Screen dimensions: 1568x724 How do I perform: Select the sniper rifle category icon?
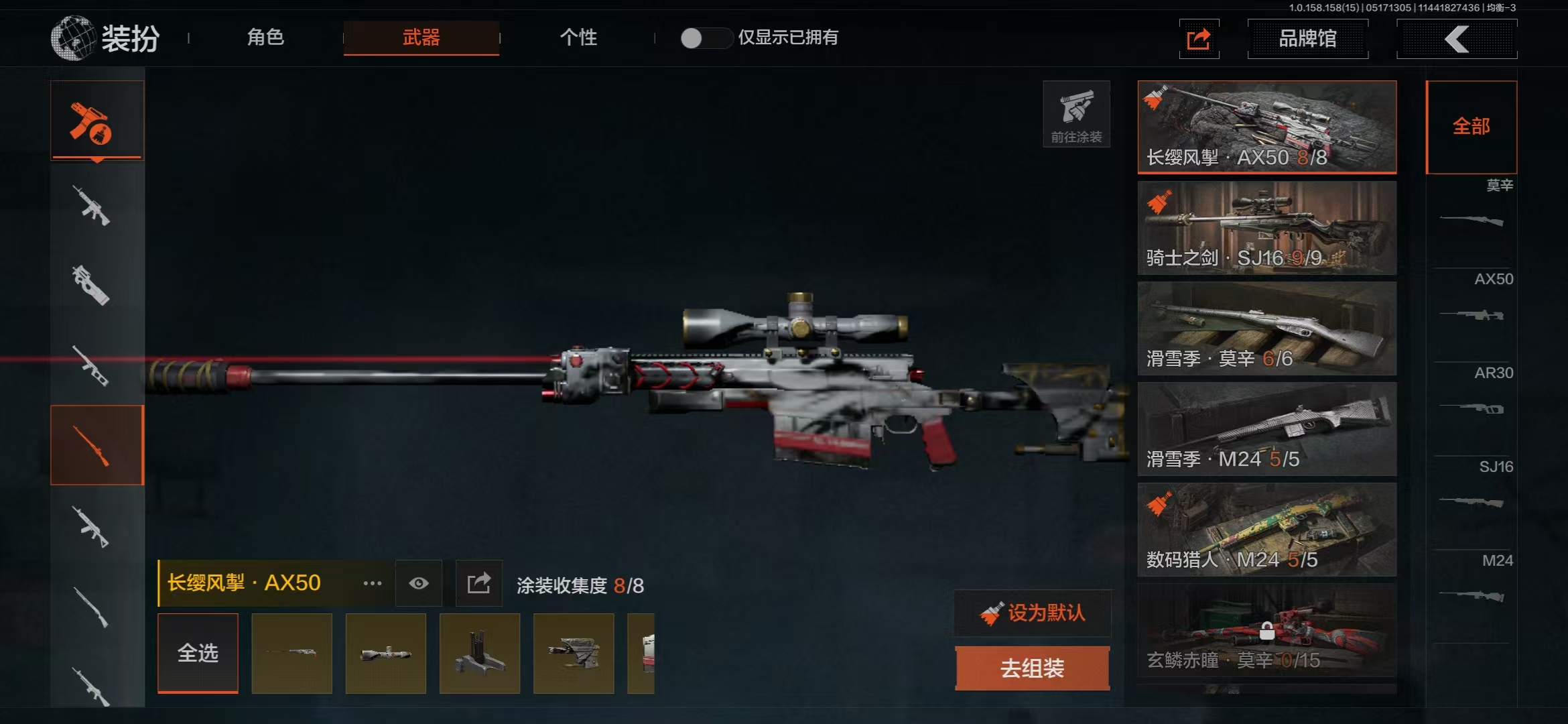point(97,445)
